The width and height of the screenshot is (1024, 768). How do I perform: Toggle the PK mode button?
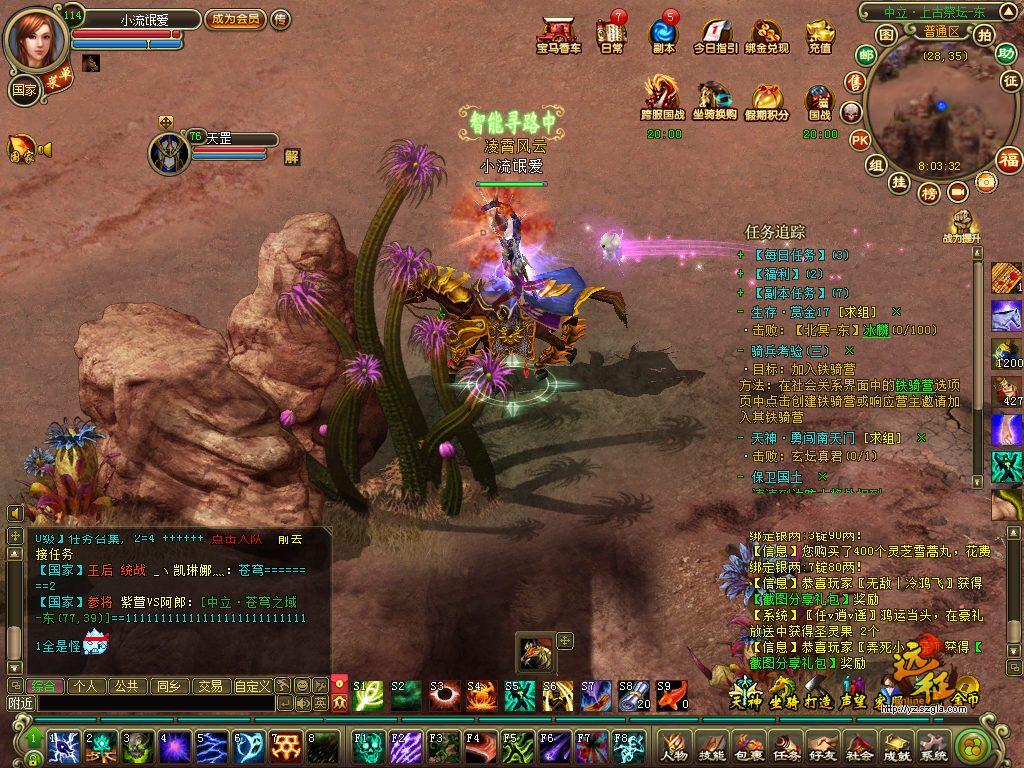[x=859, y=140]
